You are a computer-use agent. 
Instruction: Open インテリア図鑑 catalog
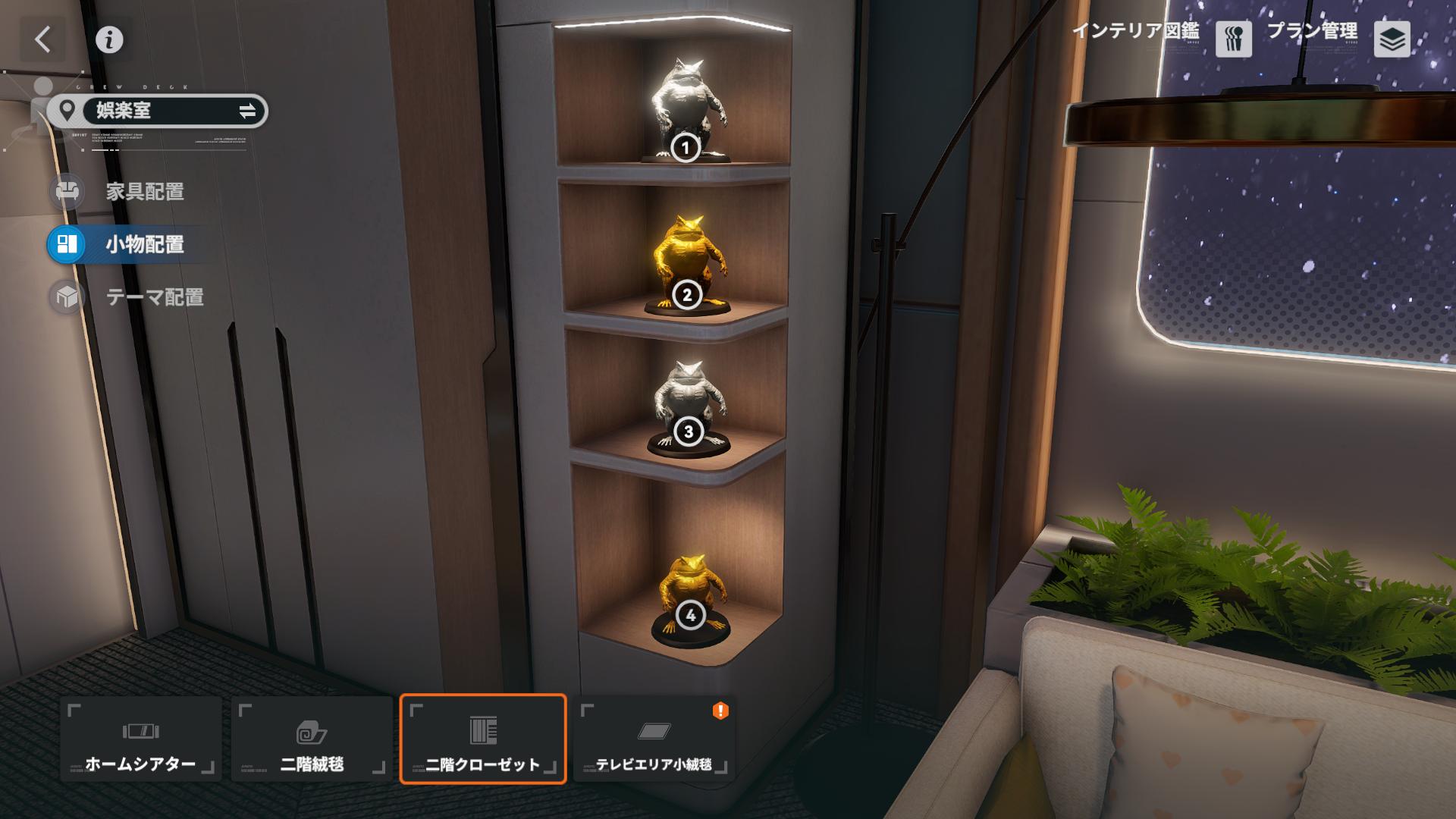pos(1233,39)
